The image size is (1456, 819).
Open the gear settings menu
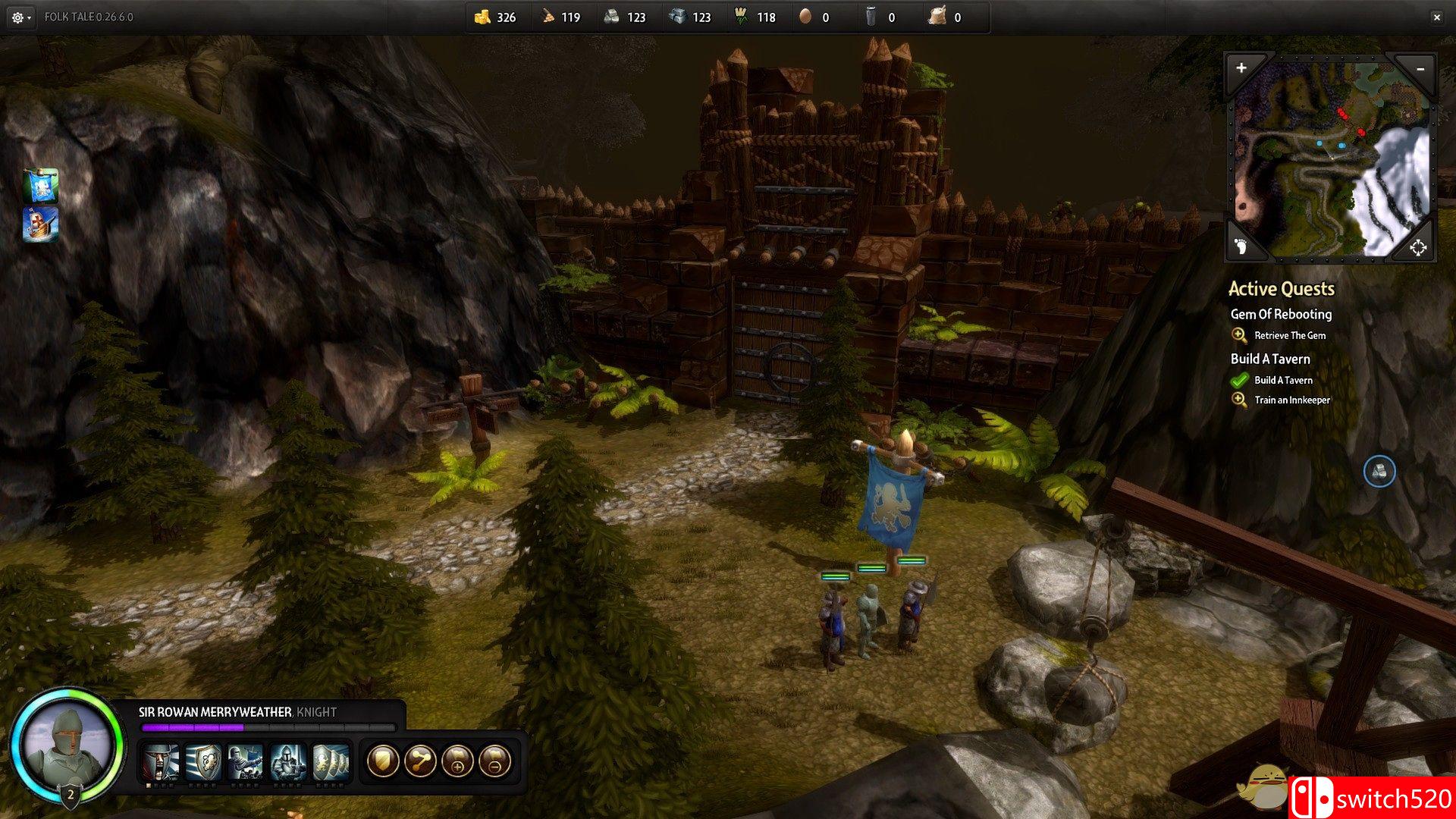[x=19, y=17]
